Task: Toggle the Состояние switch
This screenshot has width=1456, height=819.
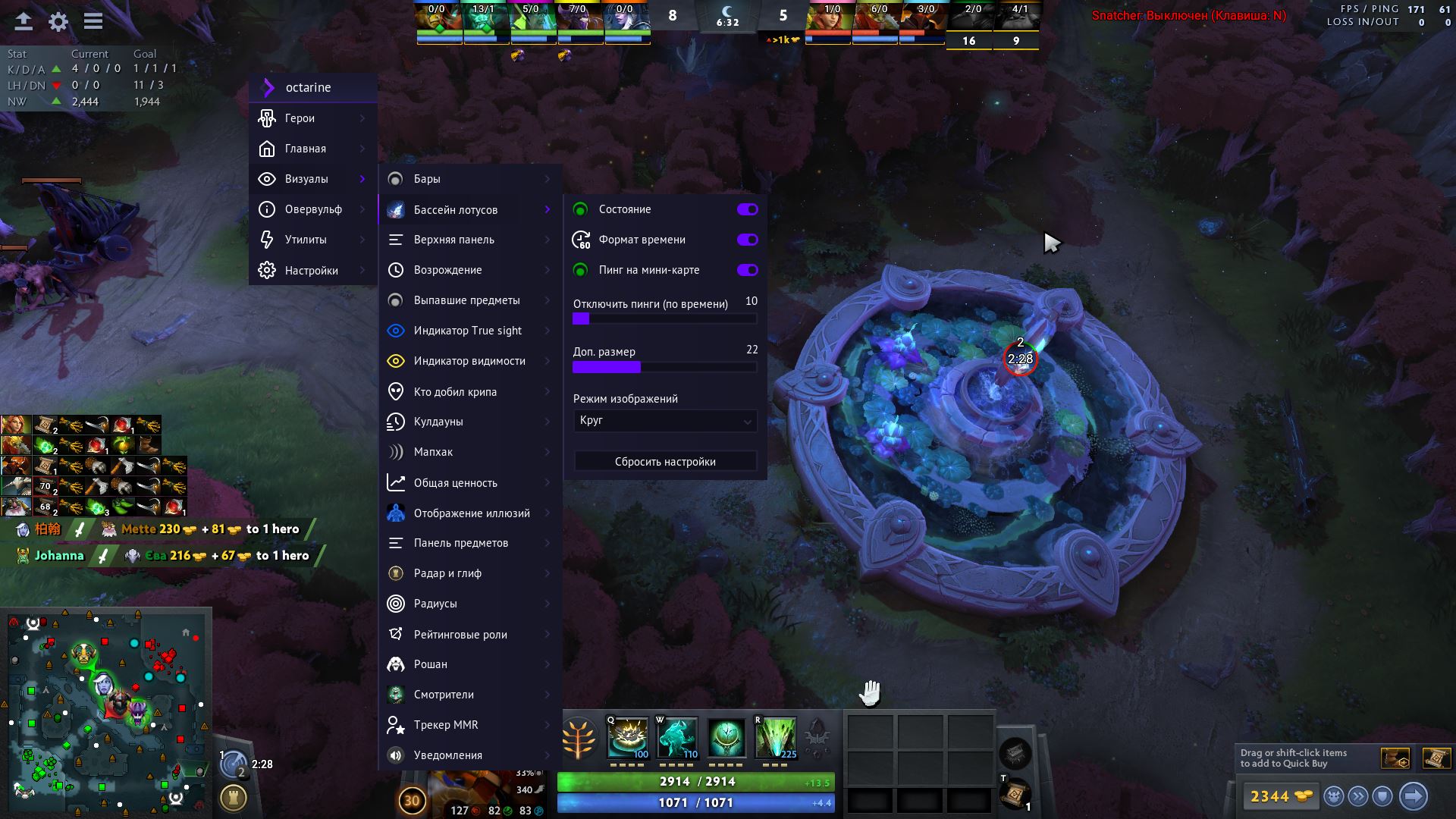Action: coord(747,209)
